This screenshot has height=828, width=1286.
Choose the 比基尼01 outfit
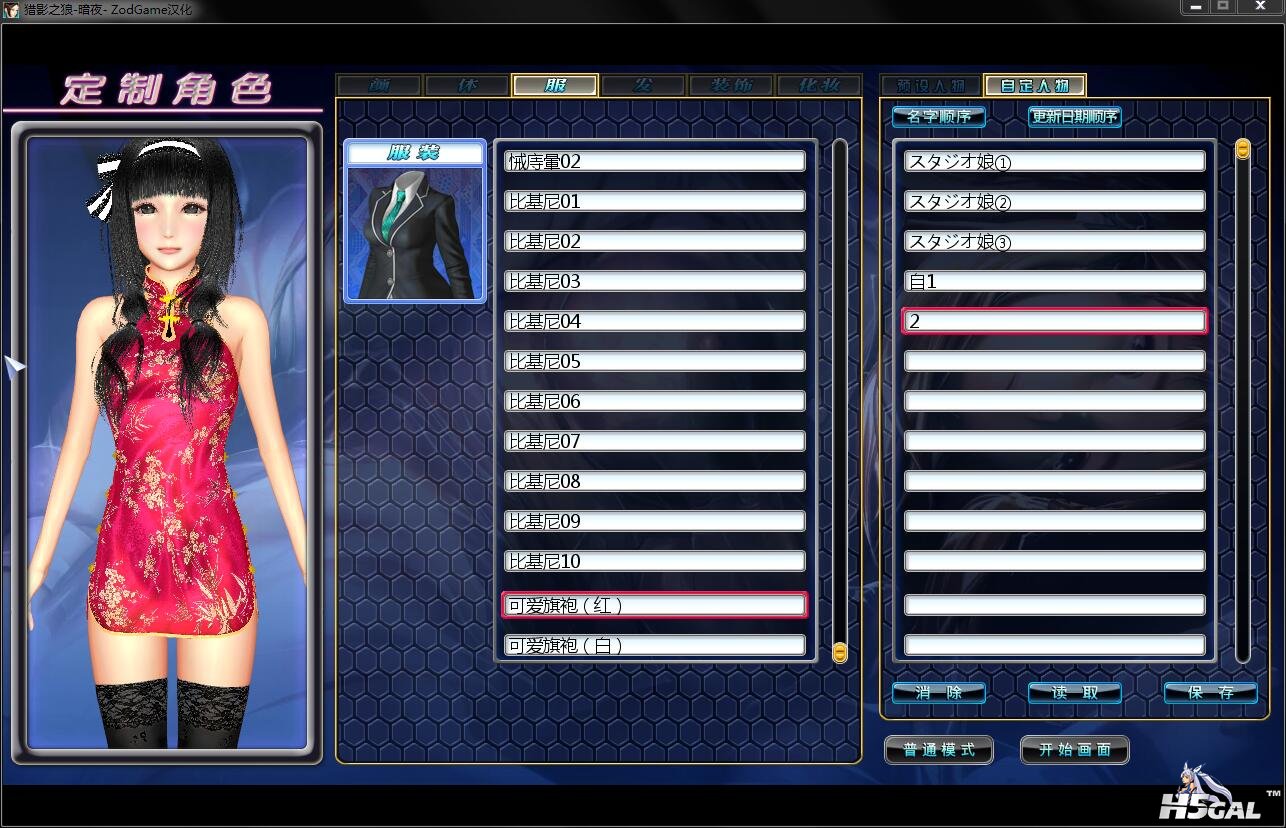point(655,201)
